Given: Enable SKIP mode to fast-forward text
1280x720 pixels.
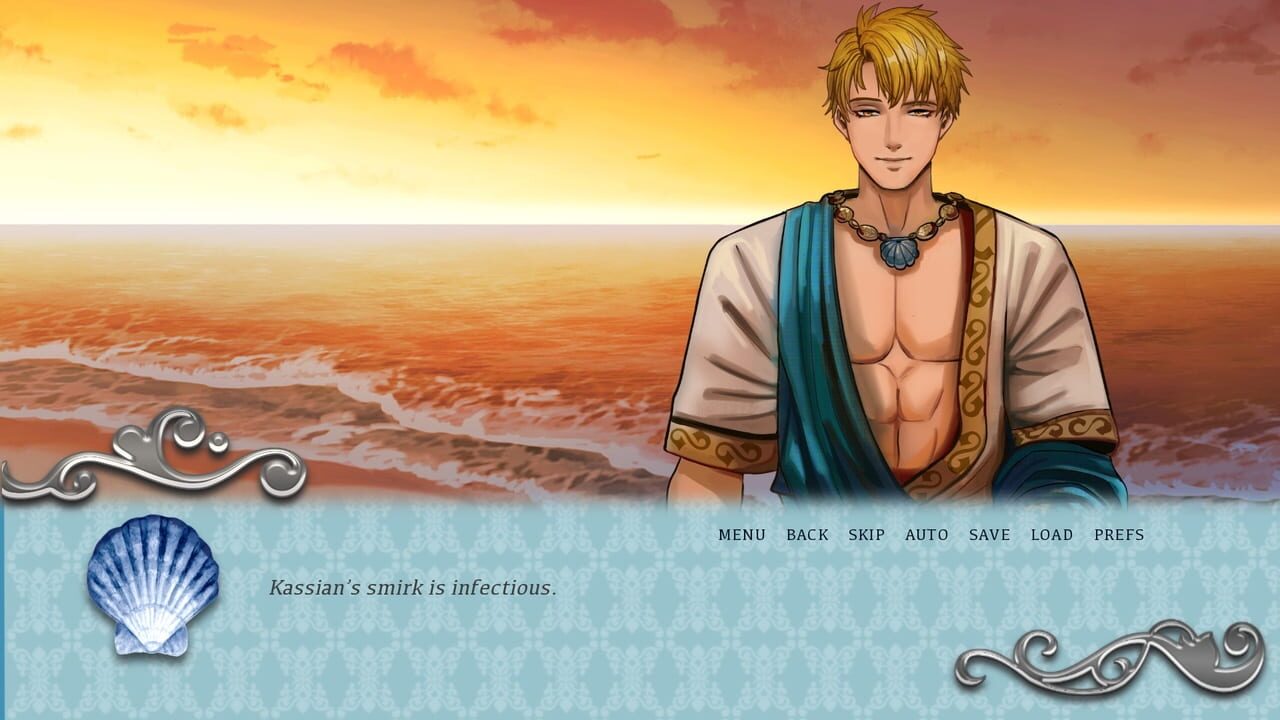Looking at the screenshot, I should (x=866, y=535).
